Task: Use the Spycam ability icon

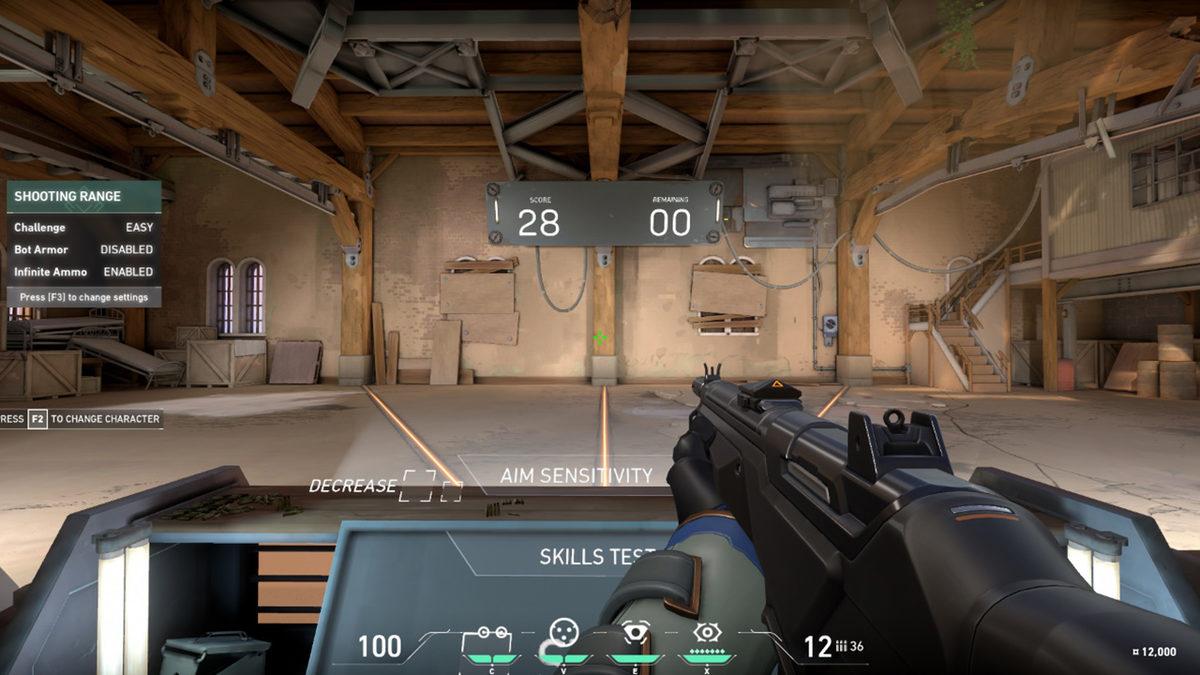Action: click(x=635, y=633)
